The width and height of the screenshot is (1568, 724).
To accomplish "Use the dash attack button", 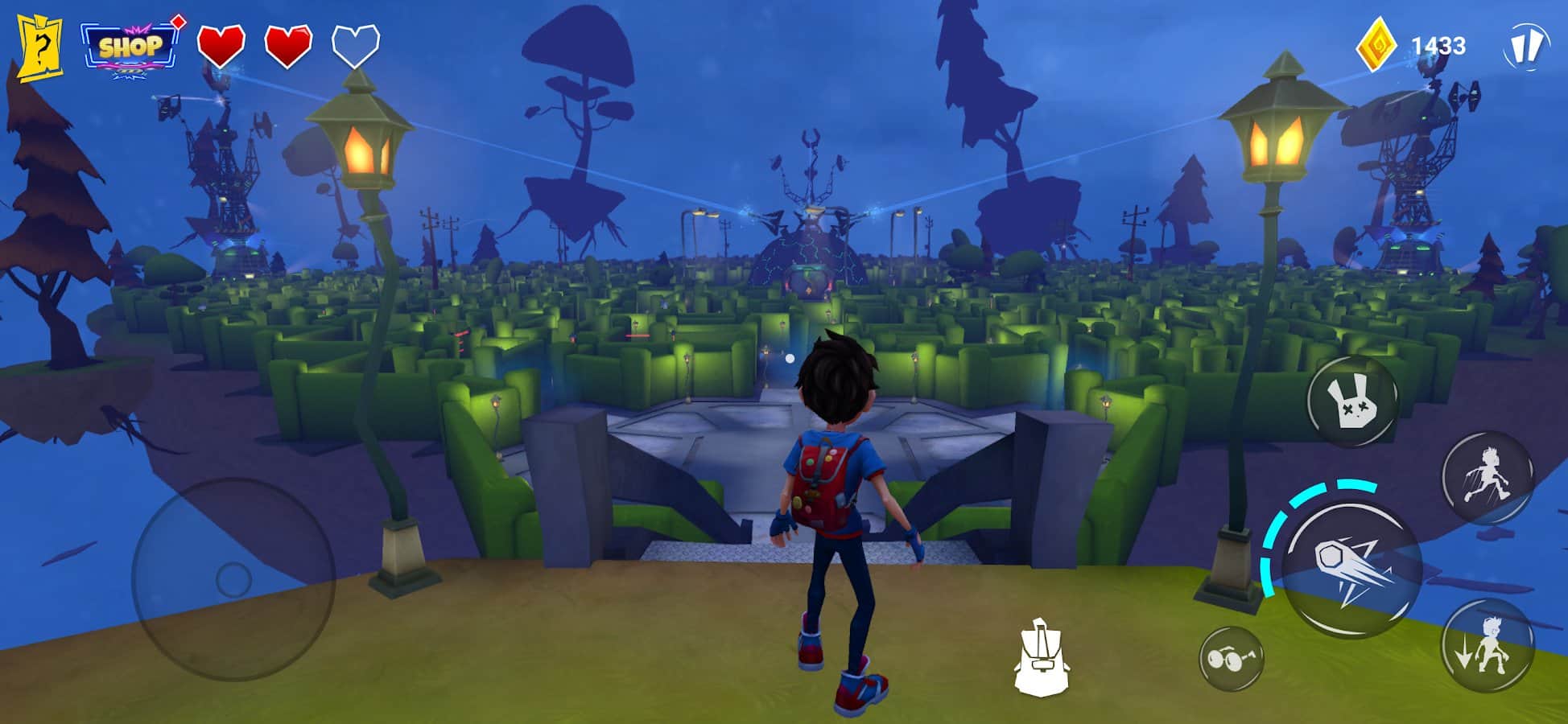I will click(x=1351, y=568).
